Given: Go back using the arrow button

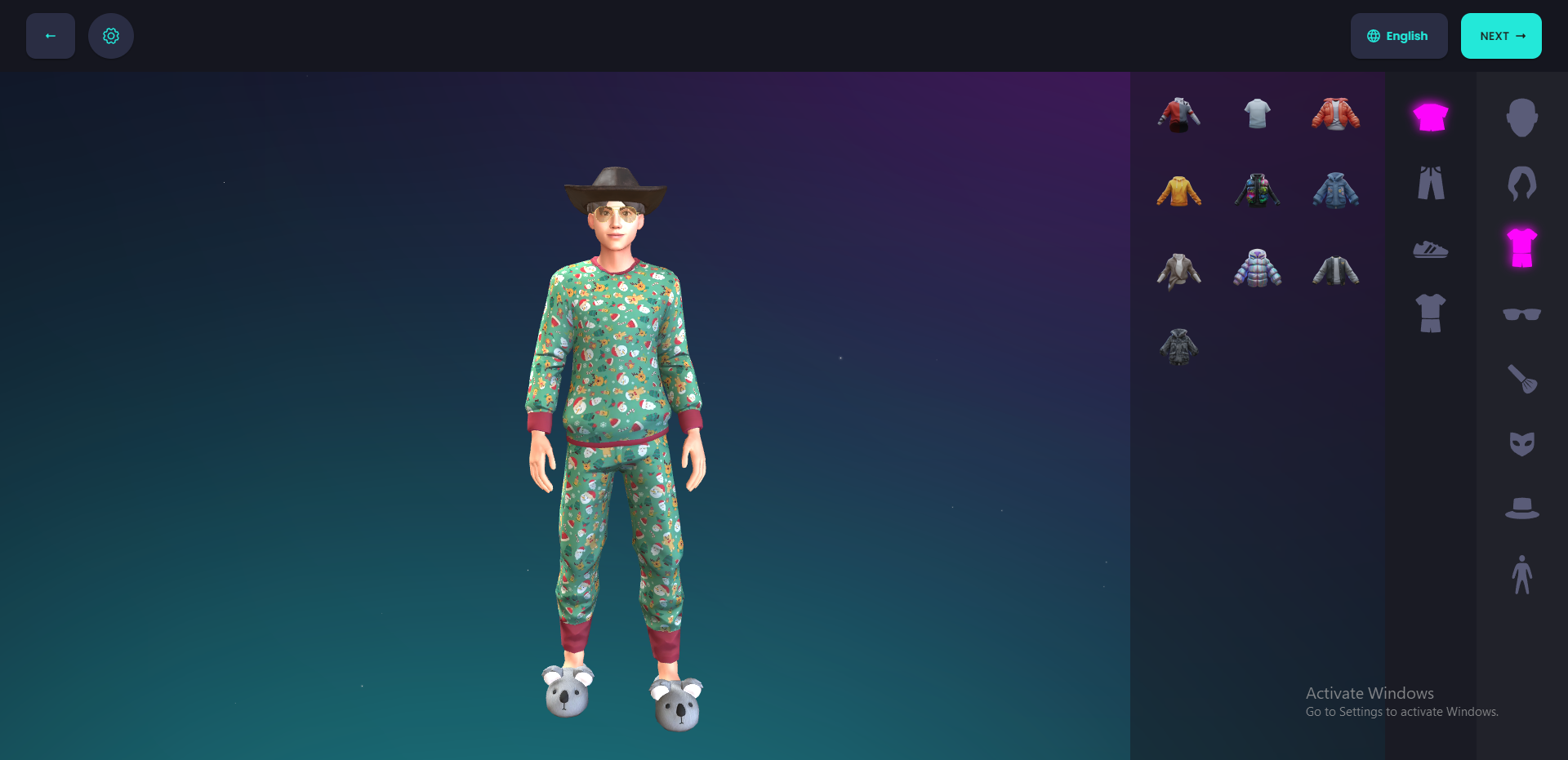Looking at the screenshot, I should click(x=50, y=36).
